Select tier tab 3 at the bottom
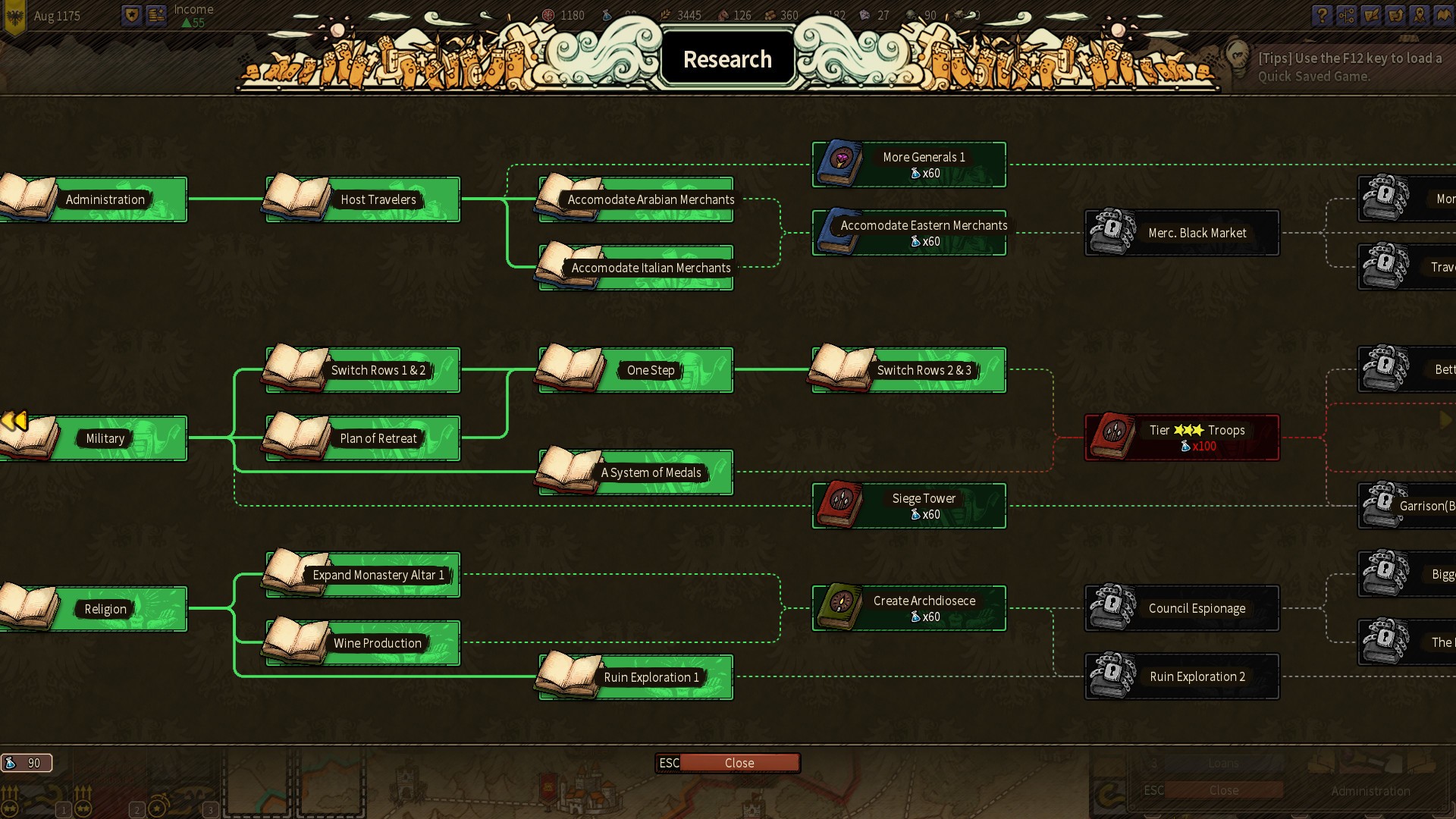This screenshot has height=819, width=1456. pyautogui.click(x=210, y=808)
